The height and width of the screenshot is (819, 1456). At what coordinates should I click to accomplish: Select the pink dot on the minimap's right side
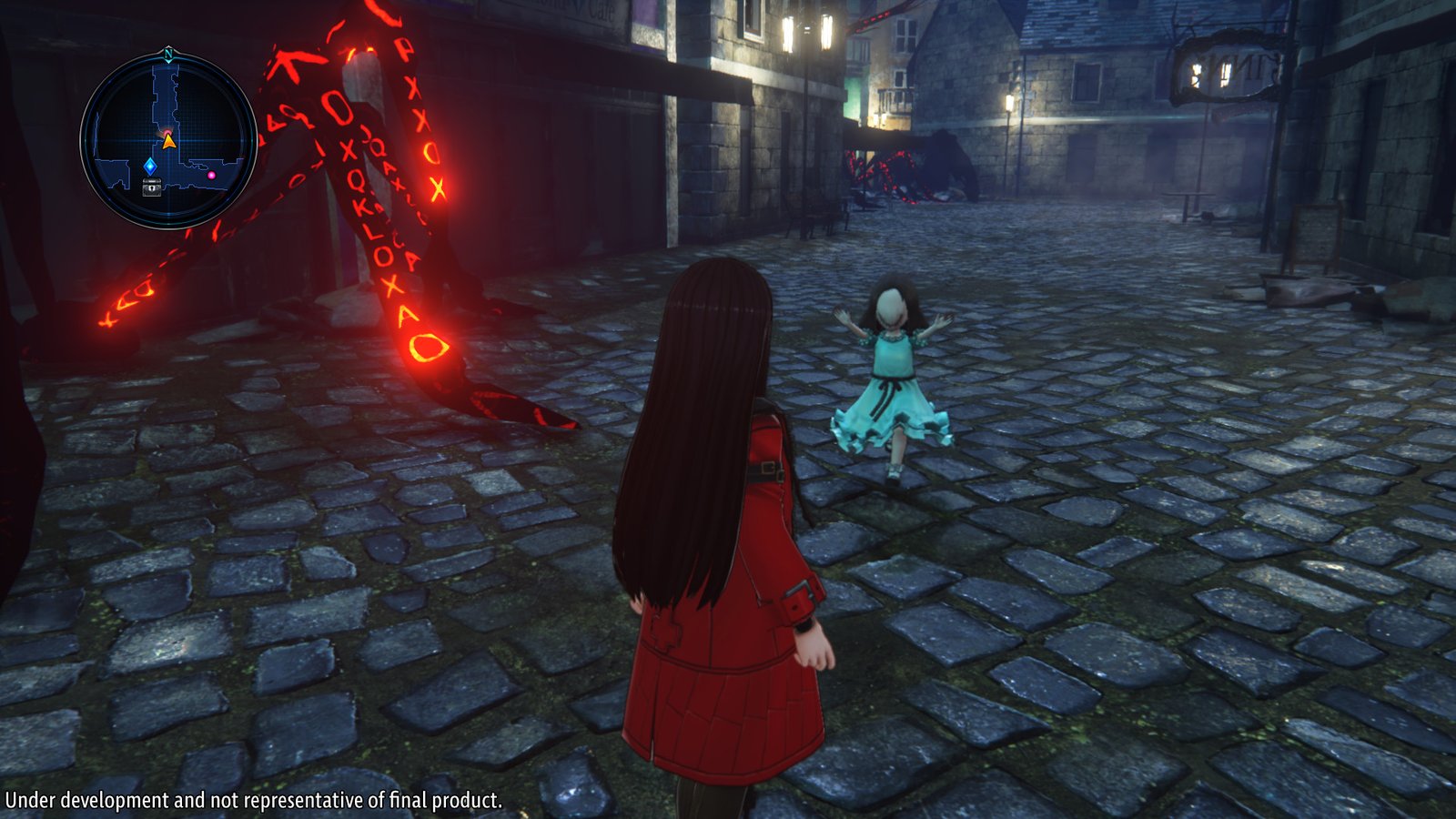point(211,175)
